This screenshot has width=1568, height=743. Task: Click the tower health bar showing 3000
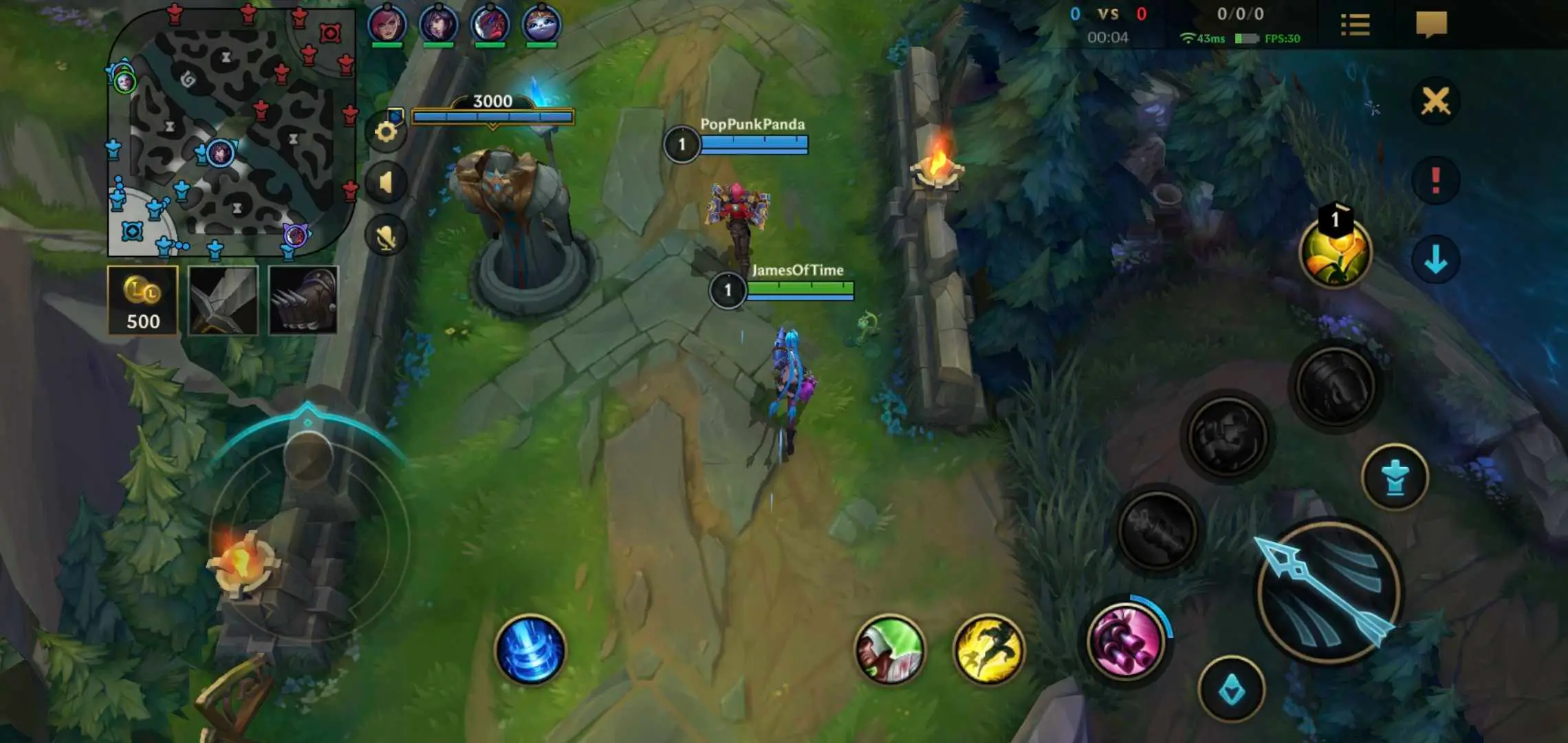(492, 117)
